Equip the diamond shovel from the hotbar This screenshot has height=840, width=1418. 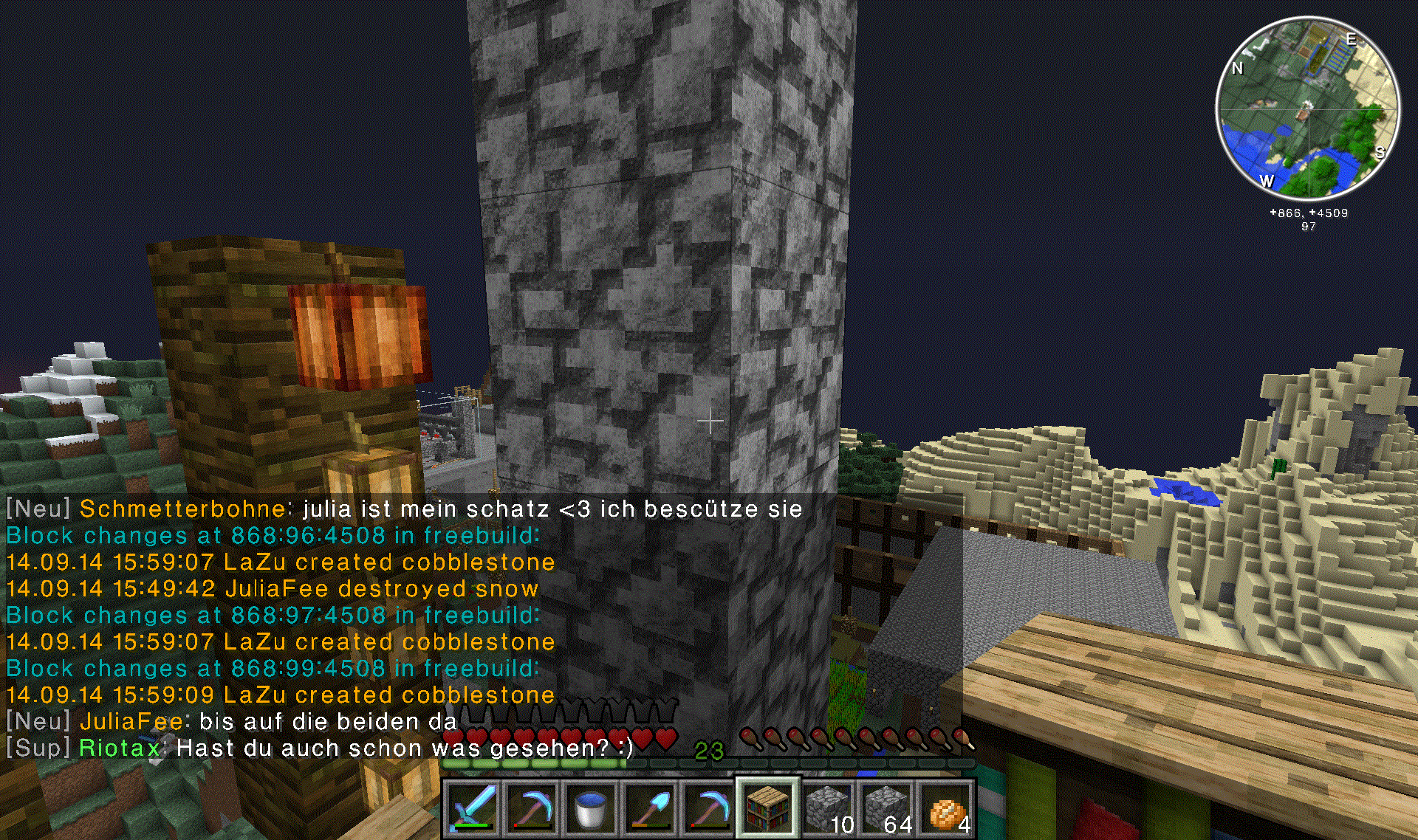click(650, 808)
